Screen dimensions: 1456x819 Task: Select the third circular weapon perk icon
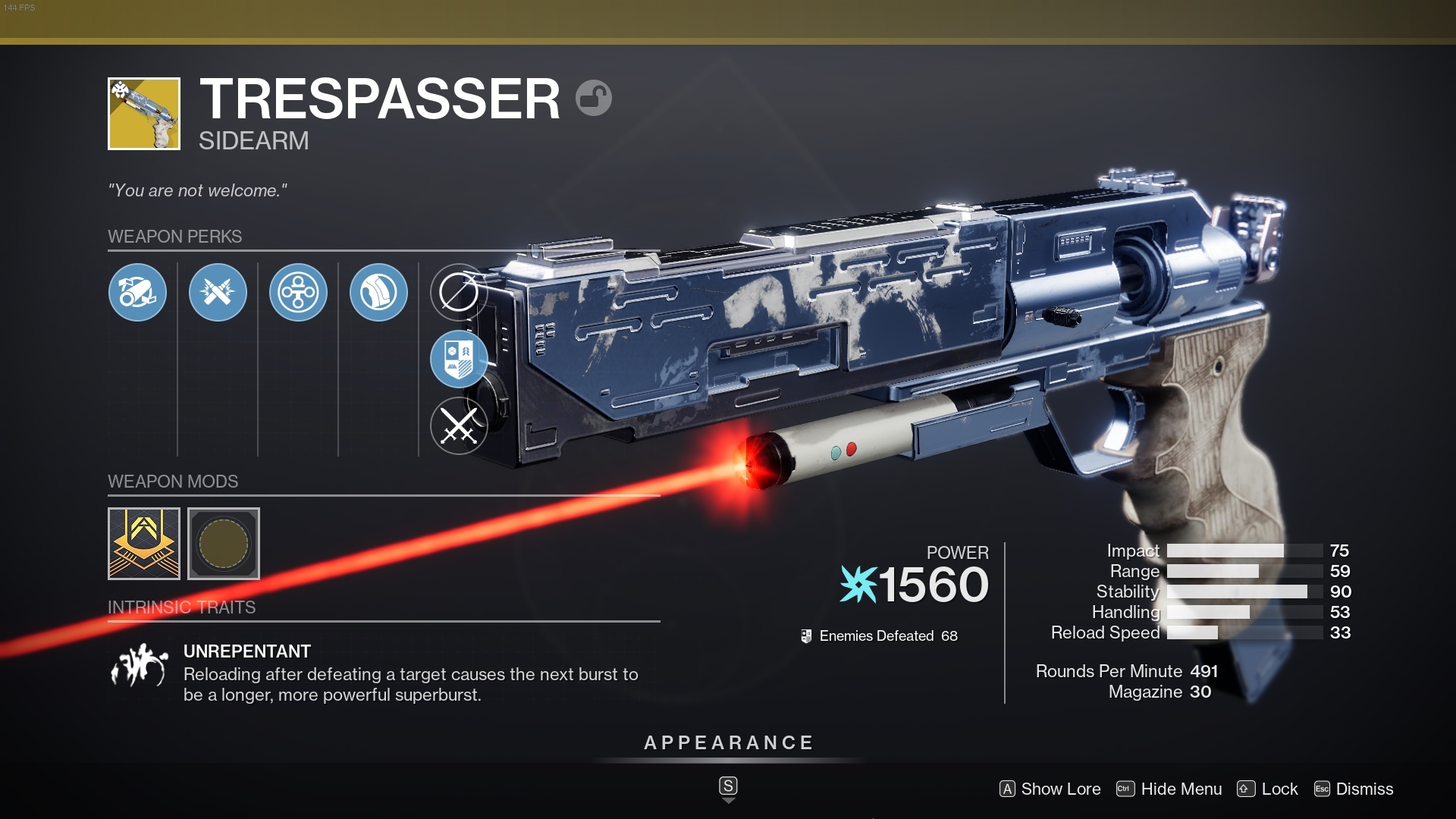298,292
